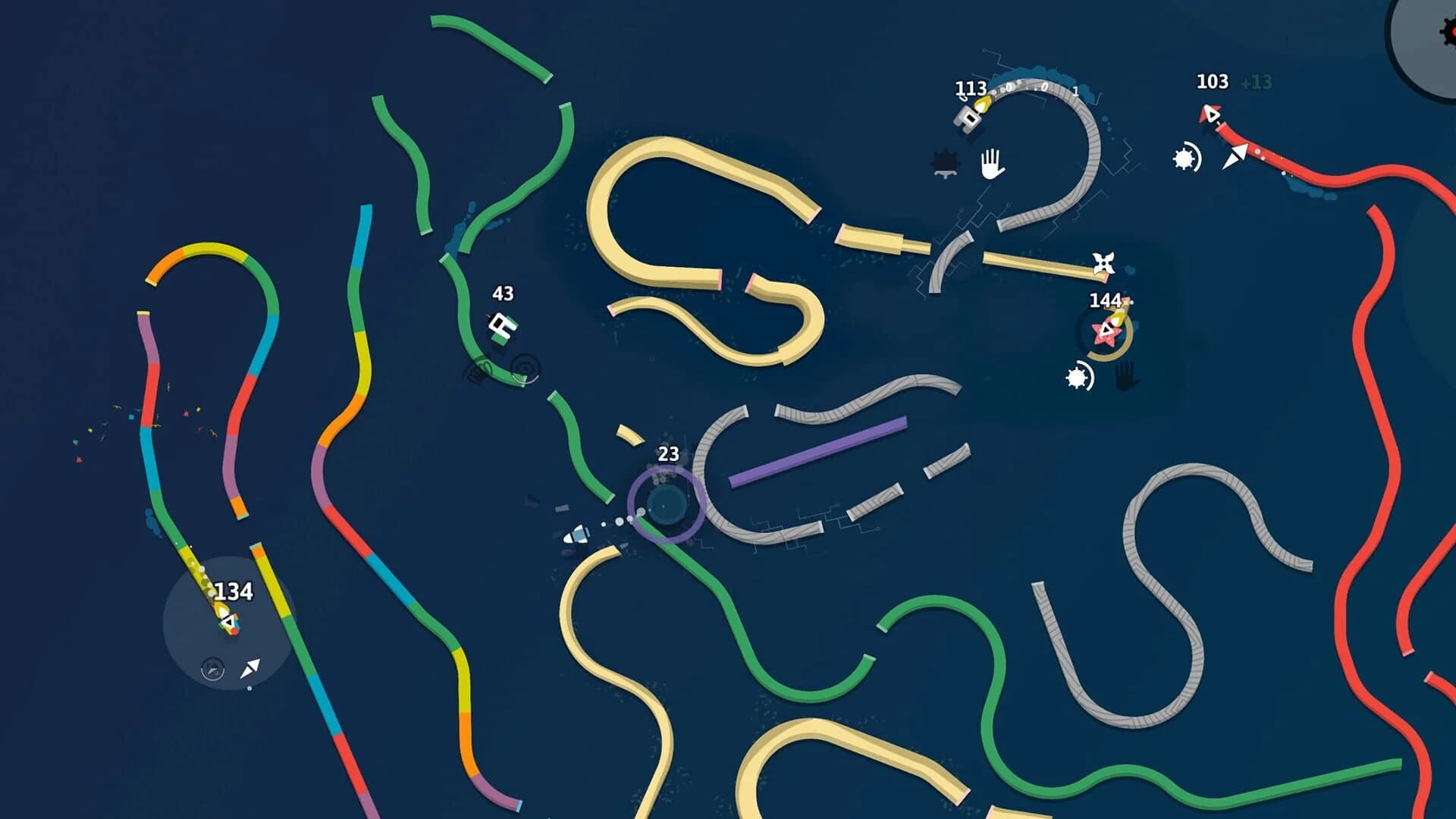Click the spiral swirl icon beside the 43 flag

(x=524, y=366)
